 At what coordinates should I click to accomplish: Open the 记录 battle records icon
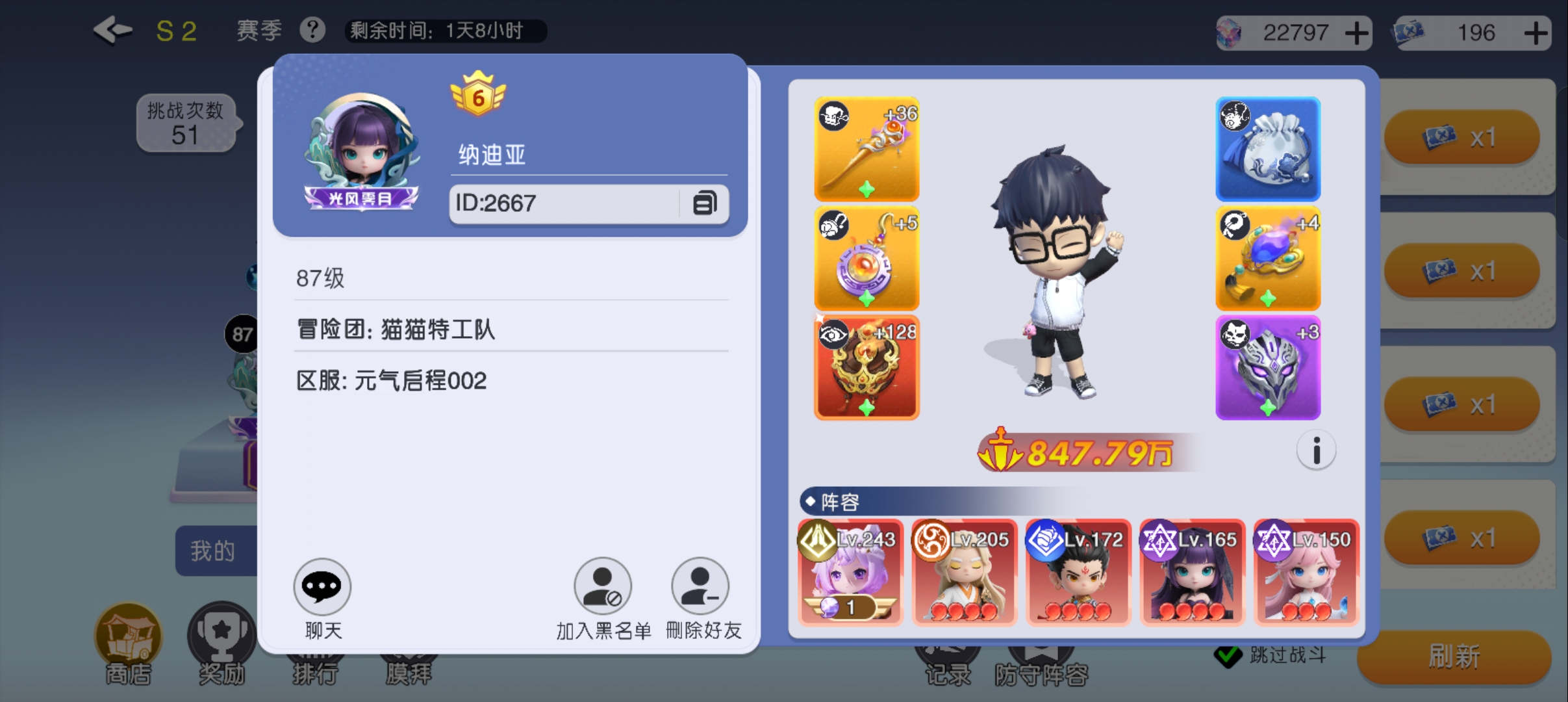pyautogui.click(x=949, y=656)
